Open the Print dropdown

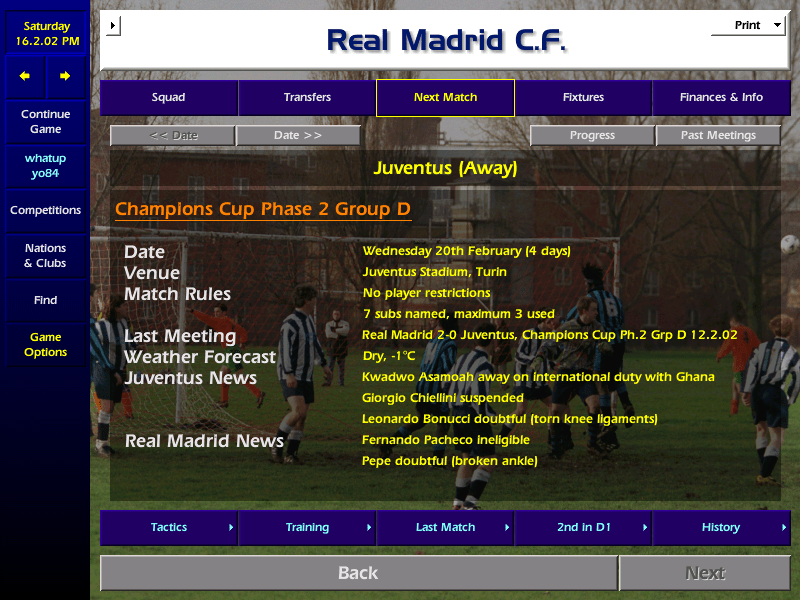(x=748, y=26)
